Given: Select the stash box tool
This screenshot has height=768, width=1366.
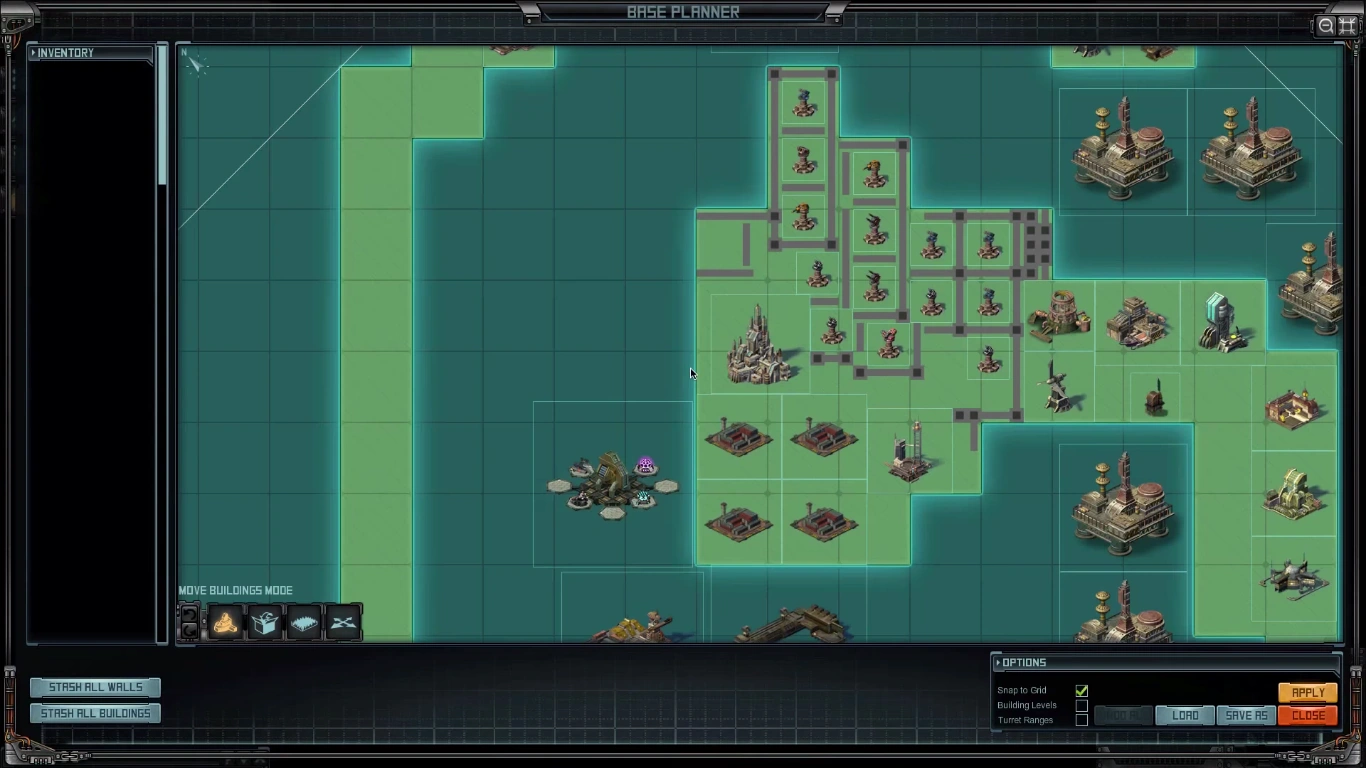Looking at the screenshot, I should (265, 621).
